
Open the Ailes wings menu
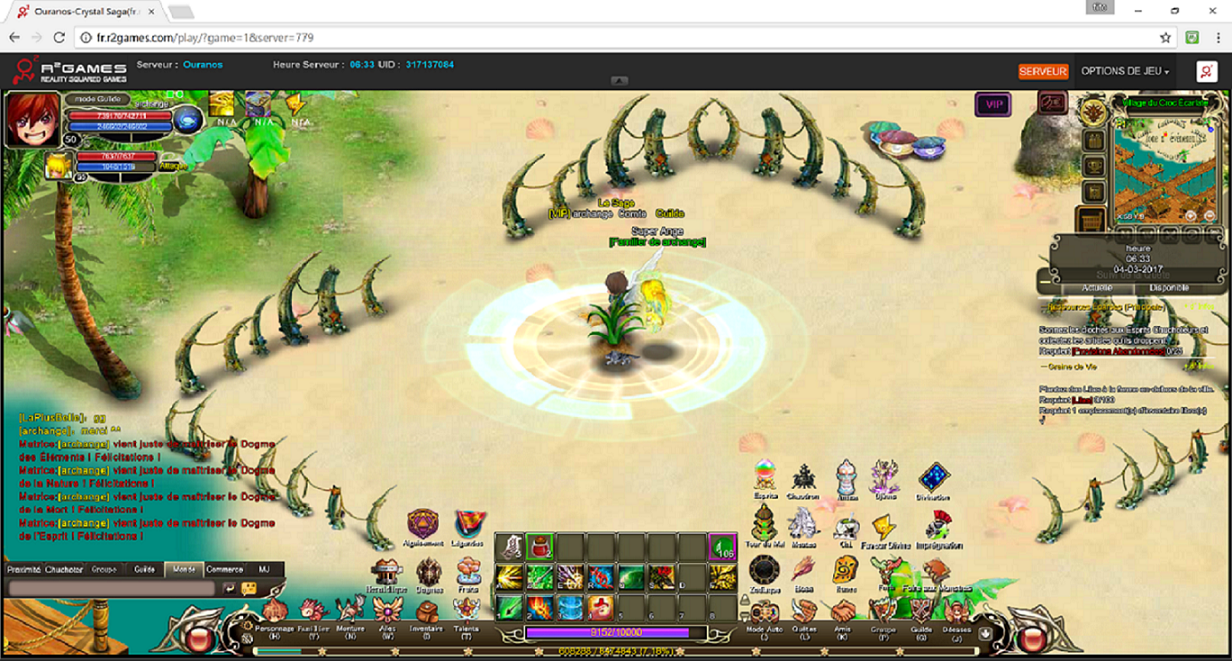[388, 612]
